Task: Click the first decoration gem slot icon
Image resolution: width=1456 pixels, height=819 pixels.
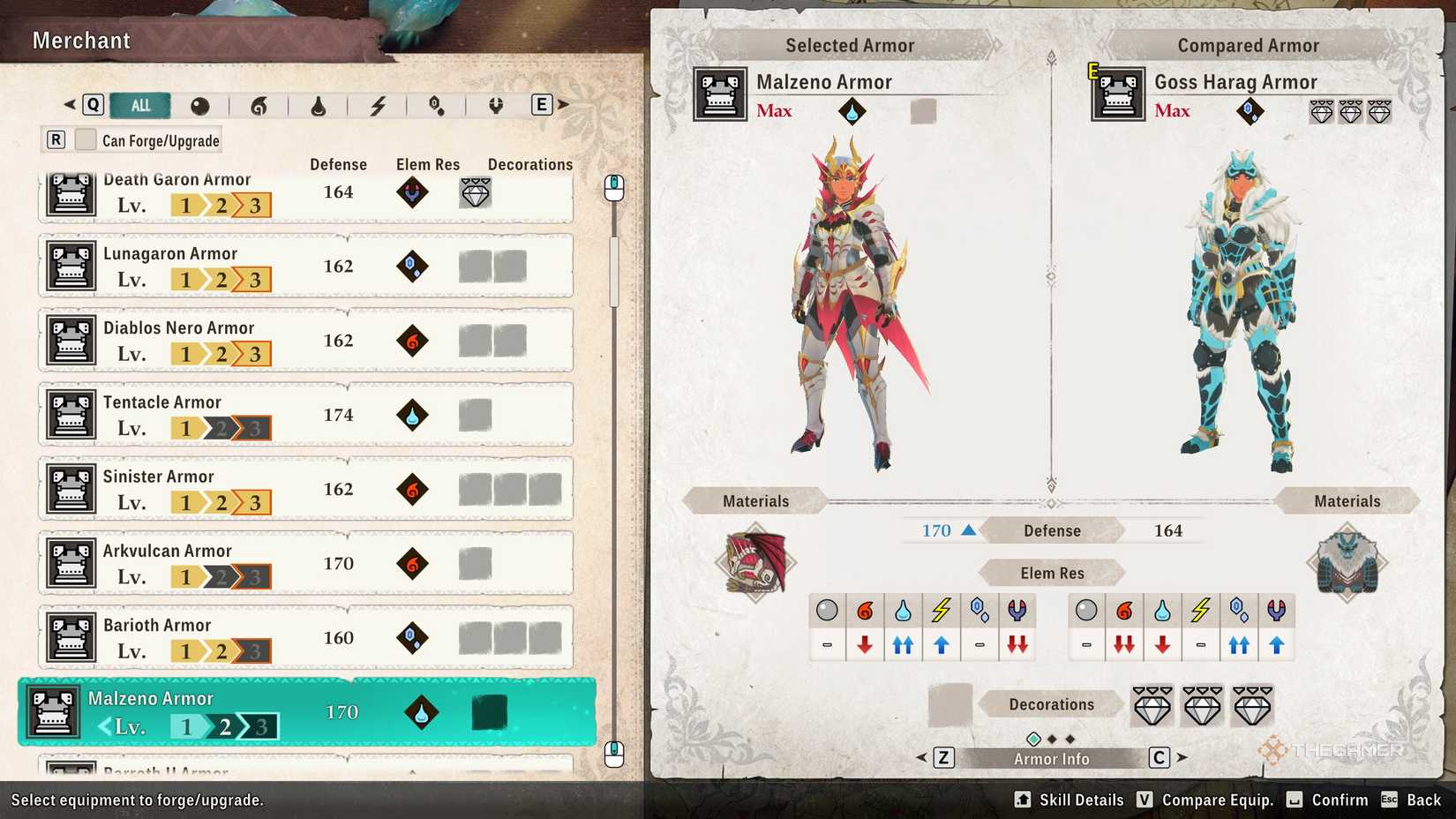Action: pyautogui.click(x=1152, y=705)
